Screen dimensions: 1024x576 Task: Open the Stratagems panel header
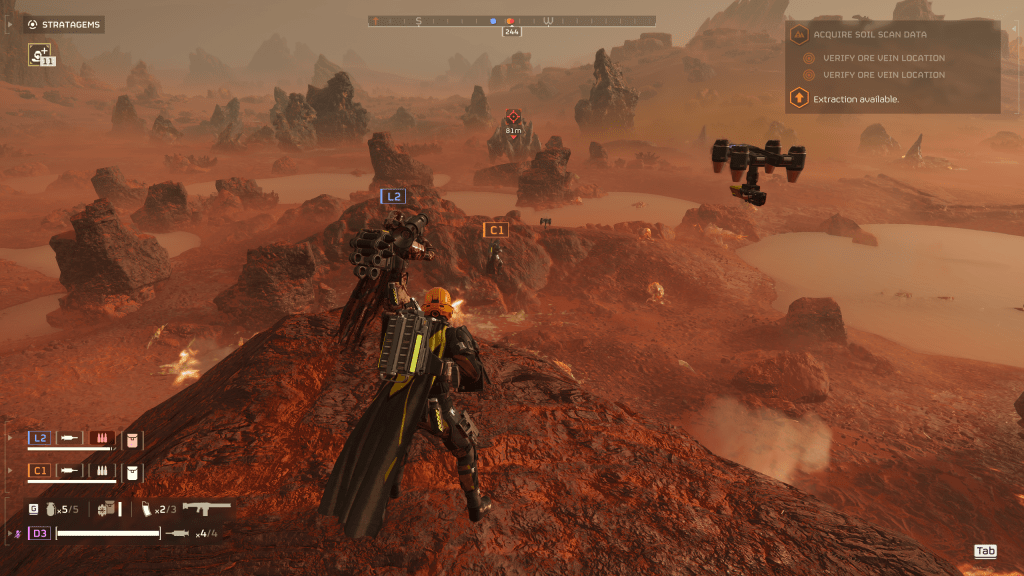pyautogui.click(x=64, y=24)
